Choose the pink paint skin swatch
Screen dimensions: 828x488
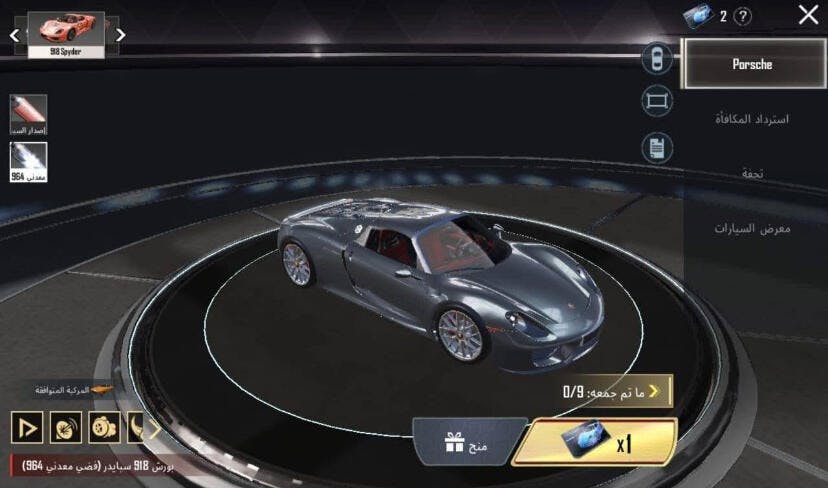(x=28, y=114)
